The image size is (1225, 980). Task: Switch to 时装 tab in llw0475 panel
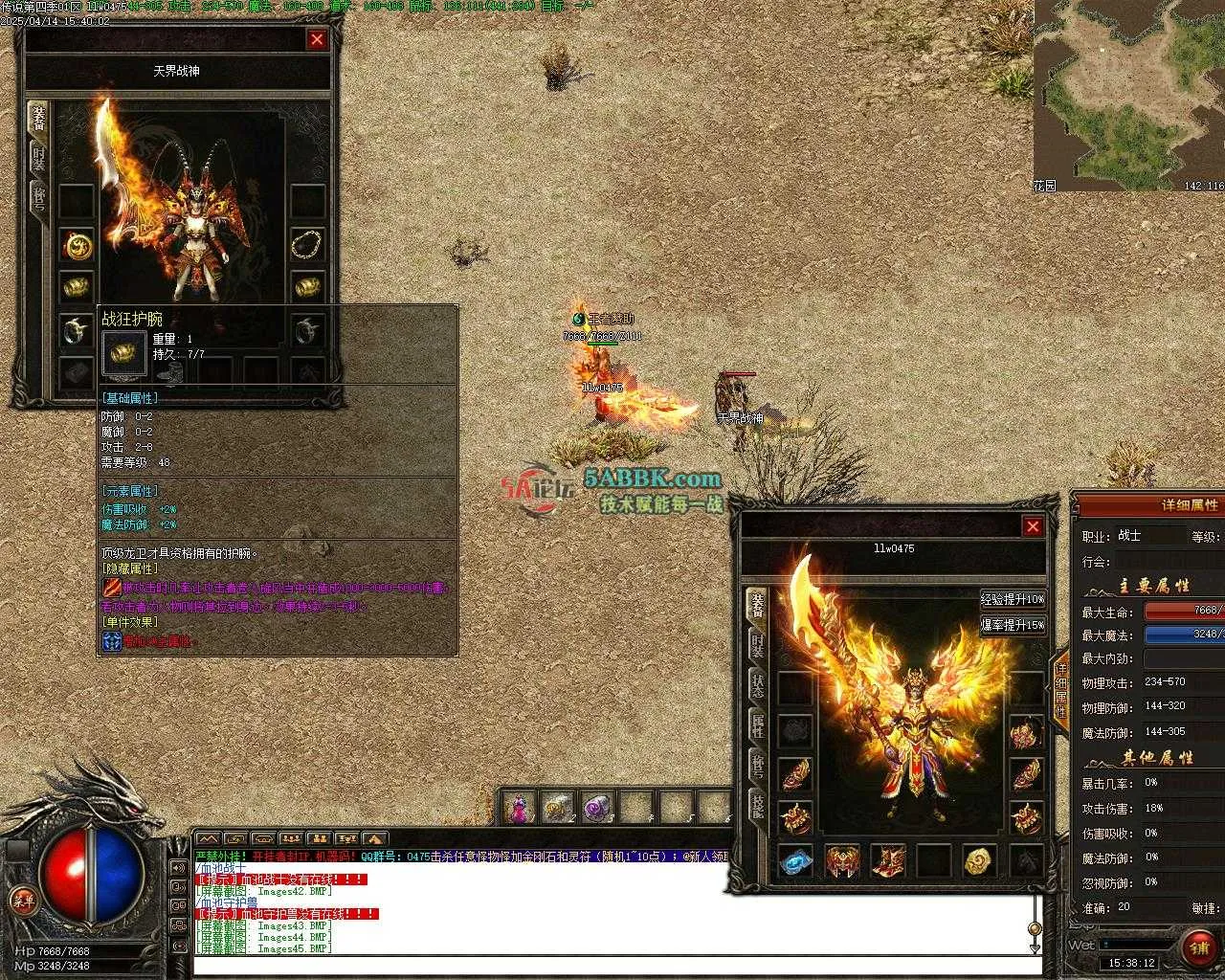(757, 643)
